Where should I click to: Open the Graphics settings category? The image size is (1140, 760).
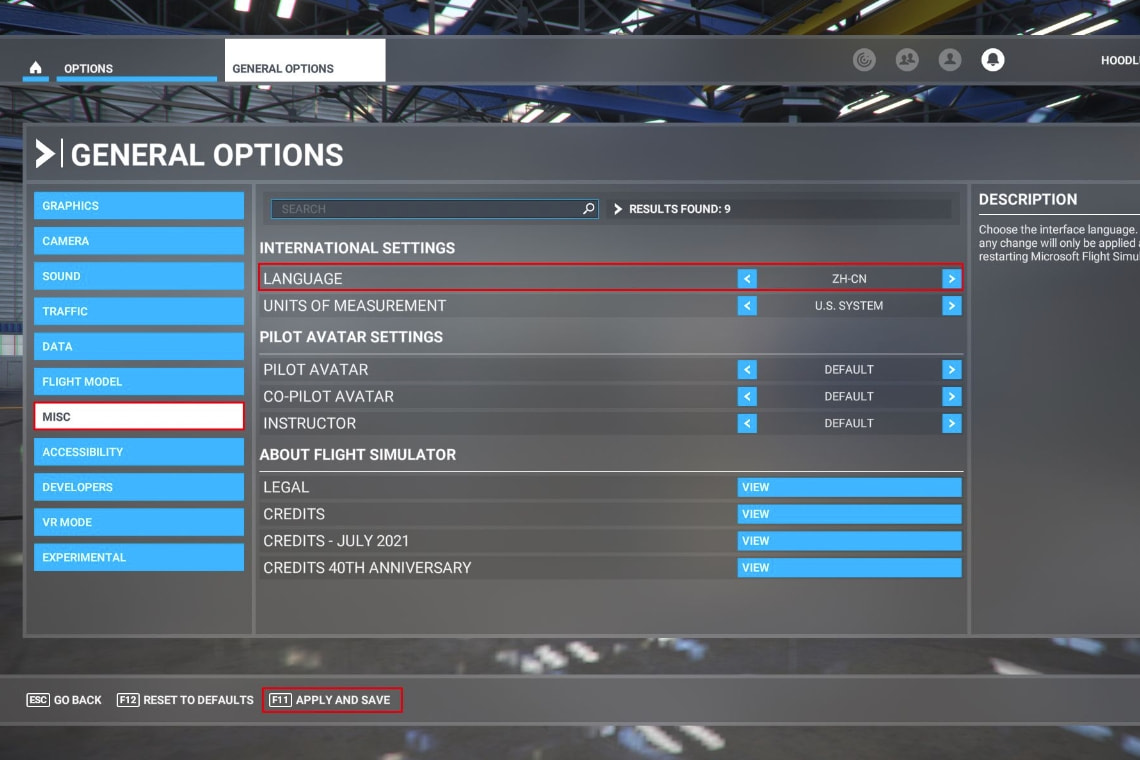(138, 206)
